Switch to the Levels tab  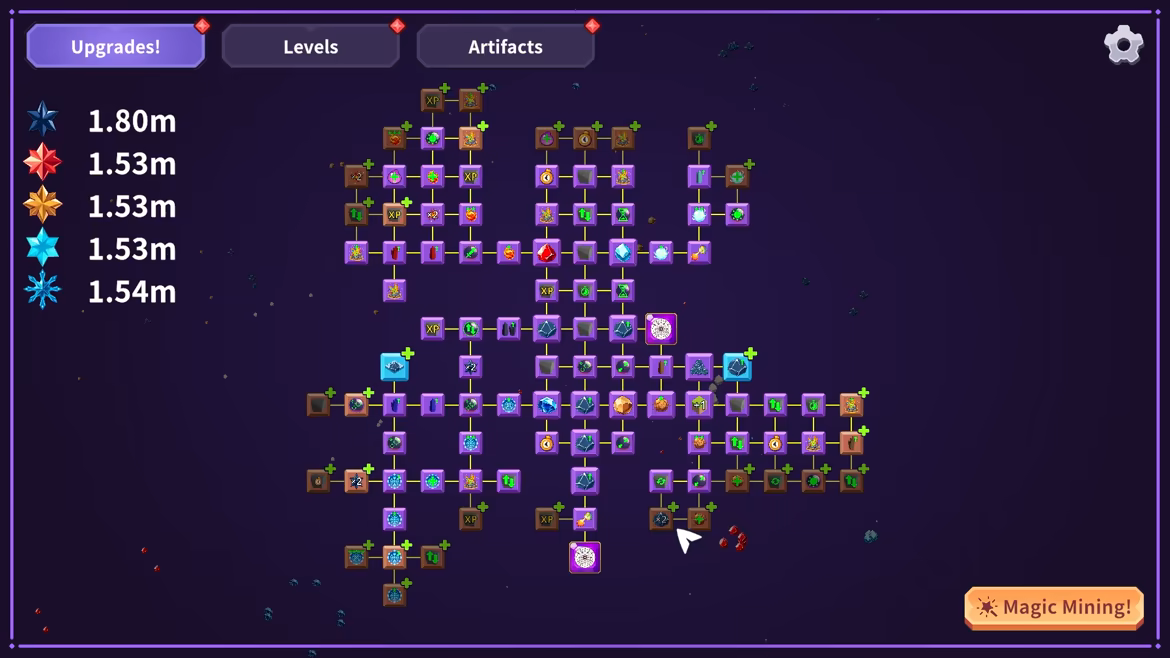point(310,47)
